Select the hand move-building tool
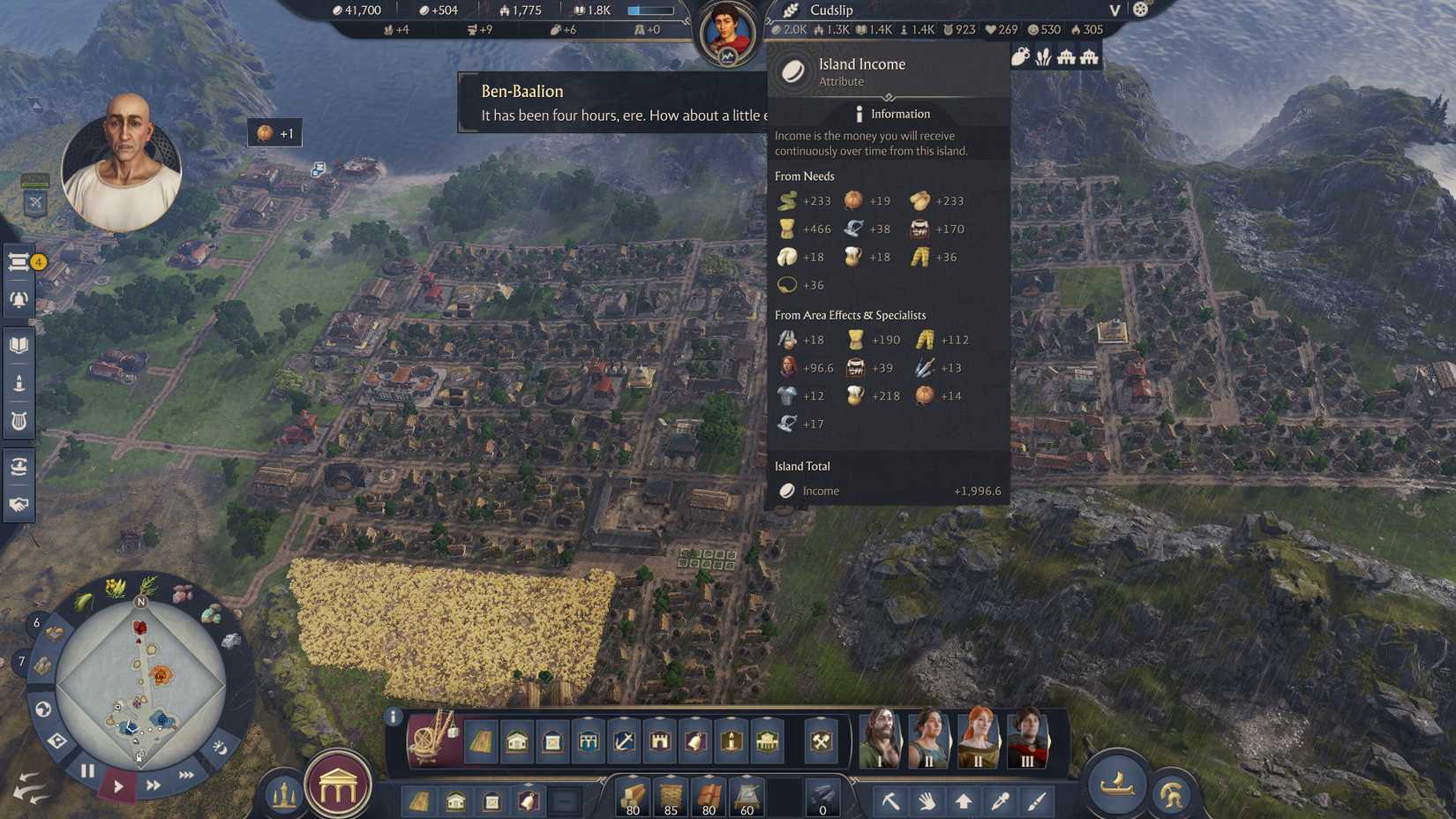 point(927,801)
